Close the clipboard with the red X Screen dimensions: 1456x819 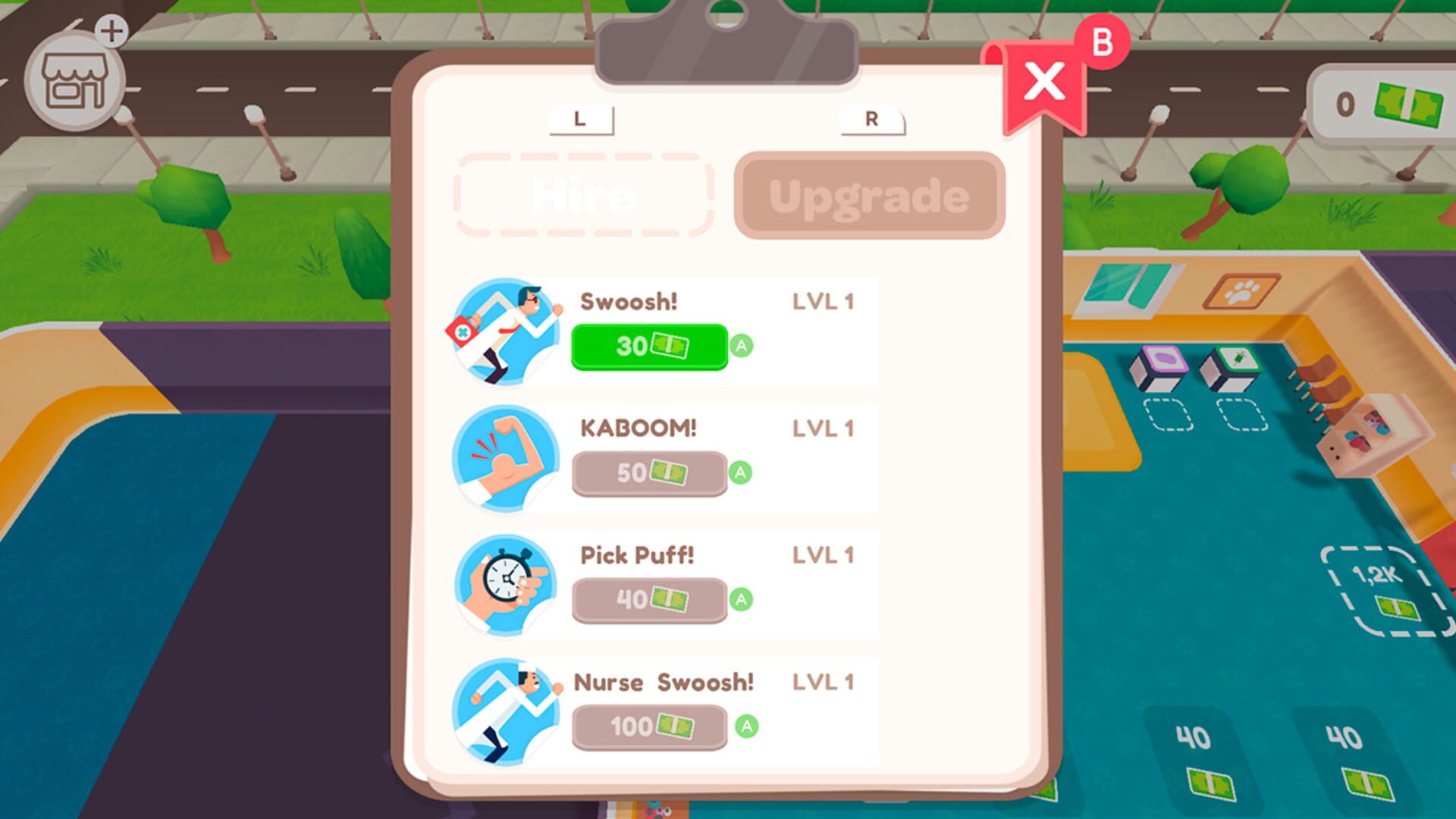[1043, 82]
